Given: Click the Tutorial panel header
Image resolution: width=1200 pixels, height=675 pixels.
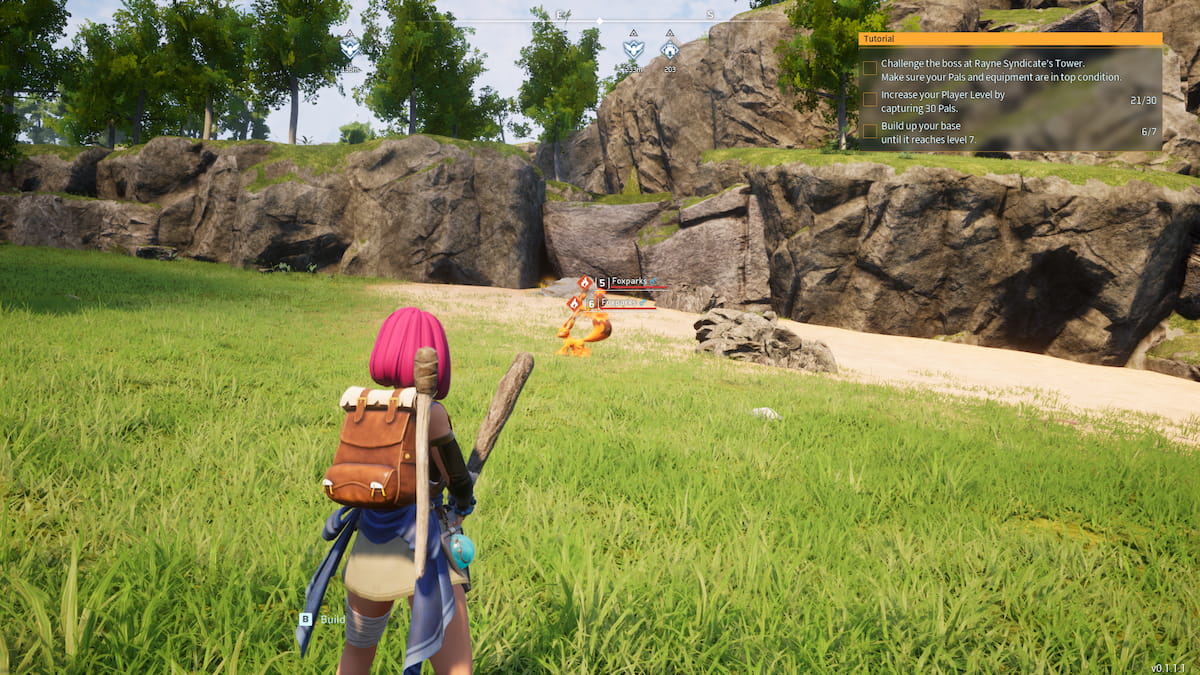Looking at the screenshot, I should click(1010, 39).
